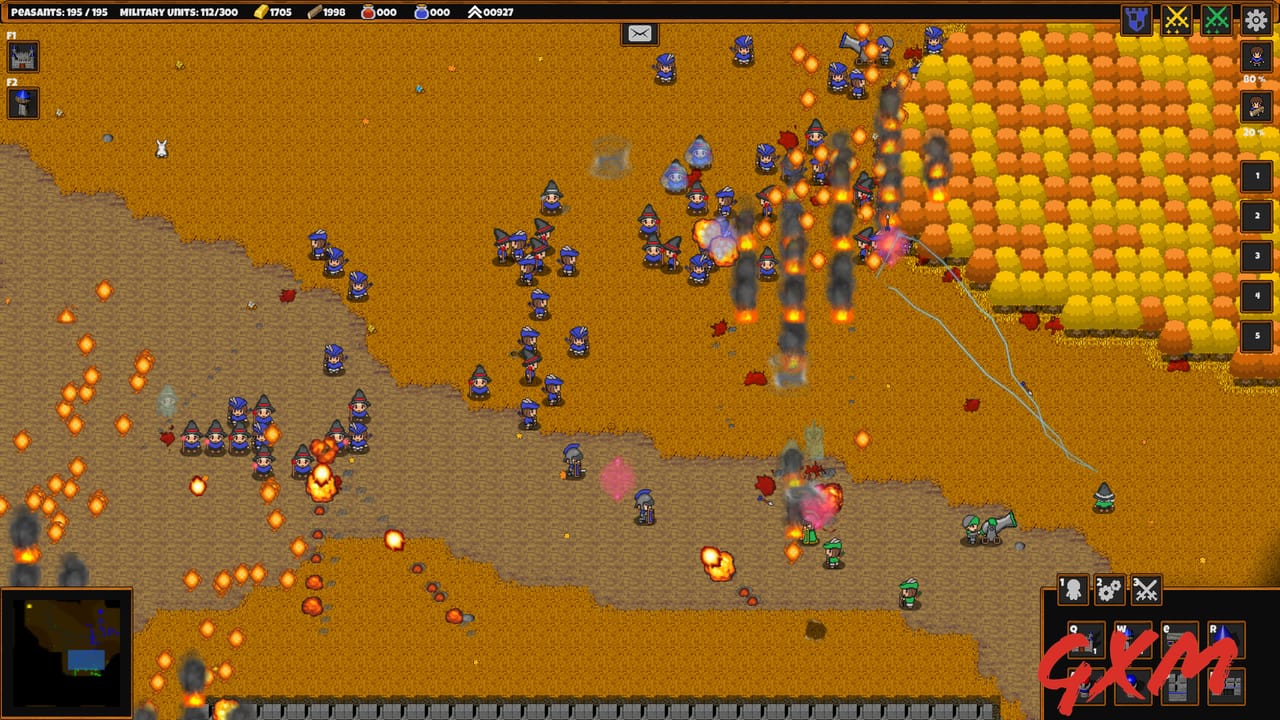Switch to the units tab labeled 1
Screen dimensions: 1280x720
[1074, 590]
